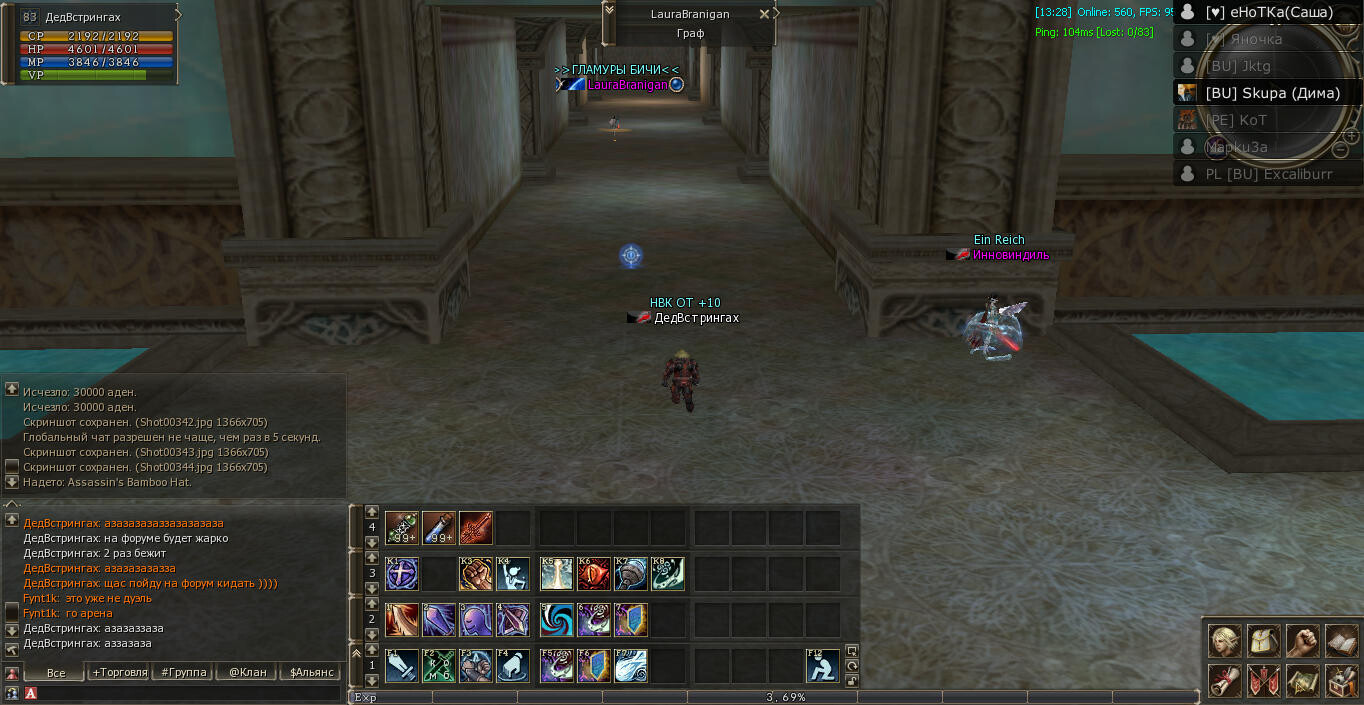Open the actions fist icon
Screen dimensions: 1364x705
click(1302, 640)
